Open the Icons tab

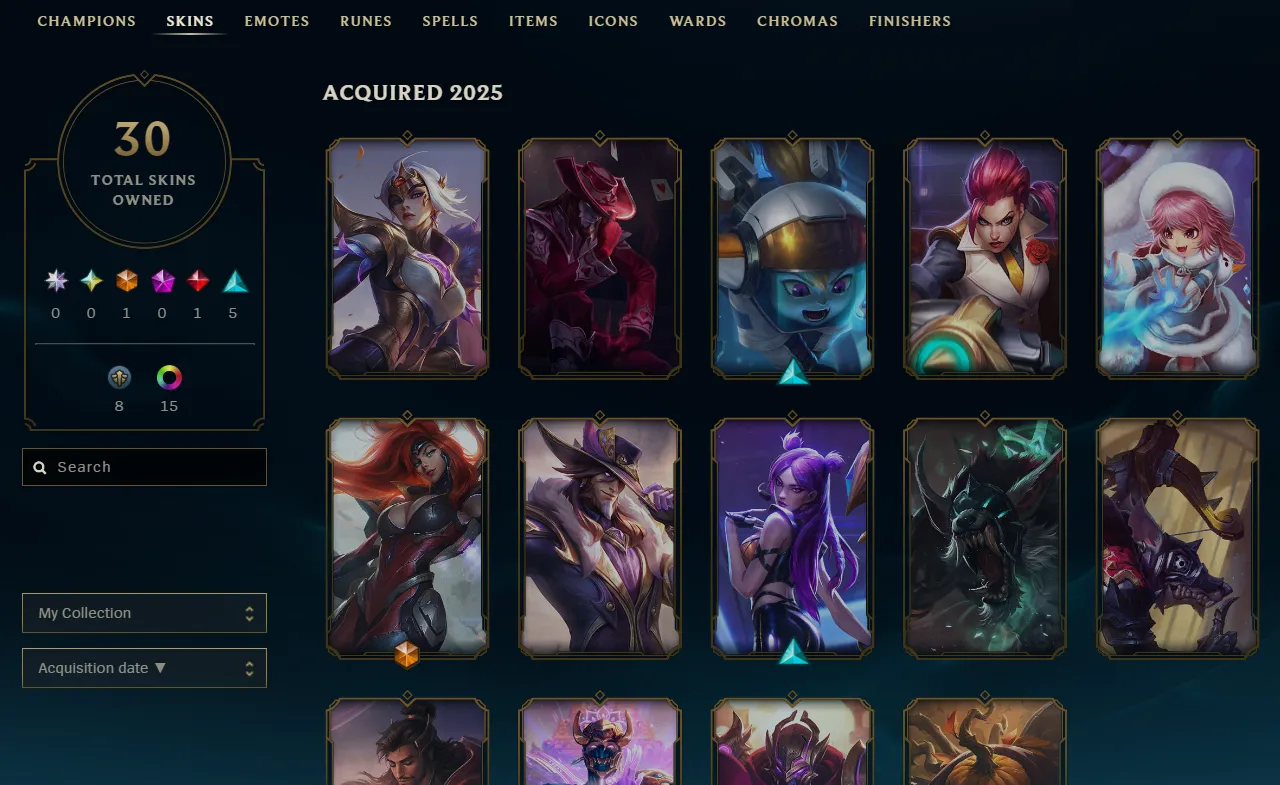(x=613, y=21)
